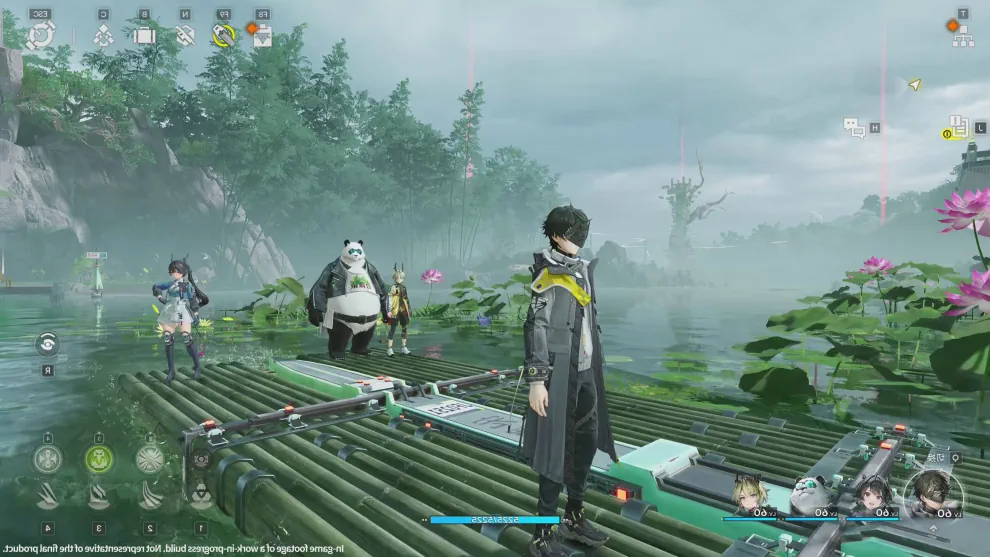The width and height of the screenshot is (990, 557).
Task: Activate the cross-shaped skill icon
Action: point(47,458)
